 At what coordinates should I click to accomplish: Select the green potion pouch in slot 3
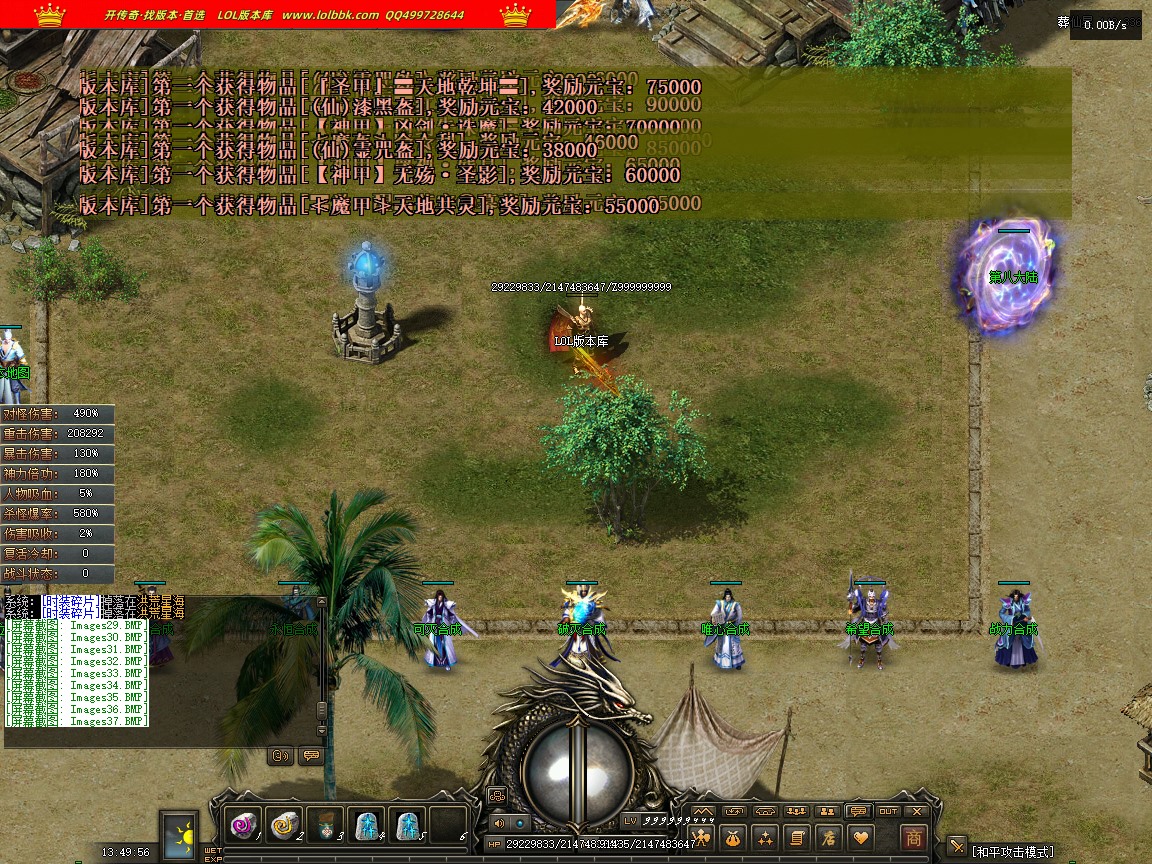[326, 825]
